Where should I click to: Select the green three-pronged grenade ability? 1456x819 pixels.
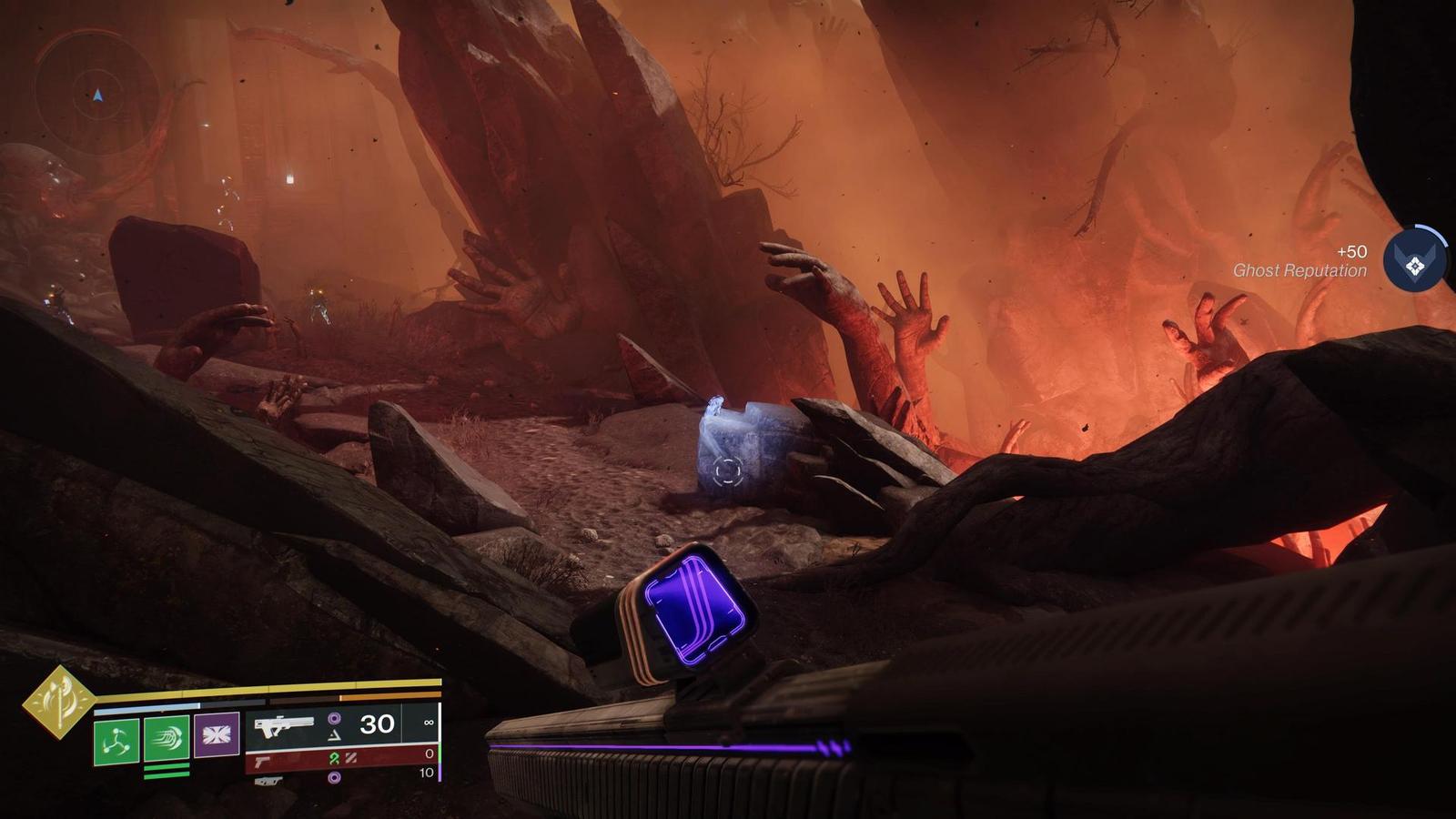click(x=116, y=741)
